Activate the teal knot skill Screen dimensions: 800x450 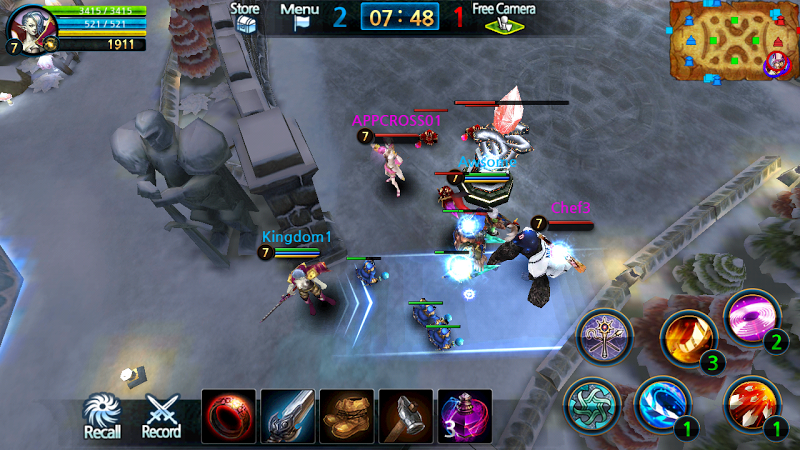coord(591,405)
